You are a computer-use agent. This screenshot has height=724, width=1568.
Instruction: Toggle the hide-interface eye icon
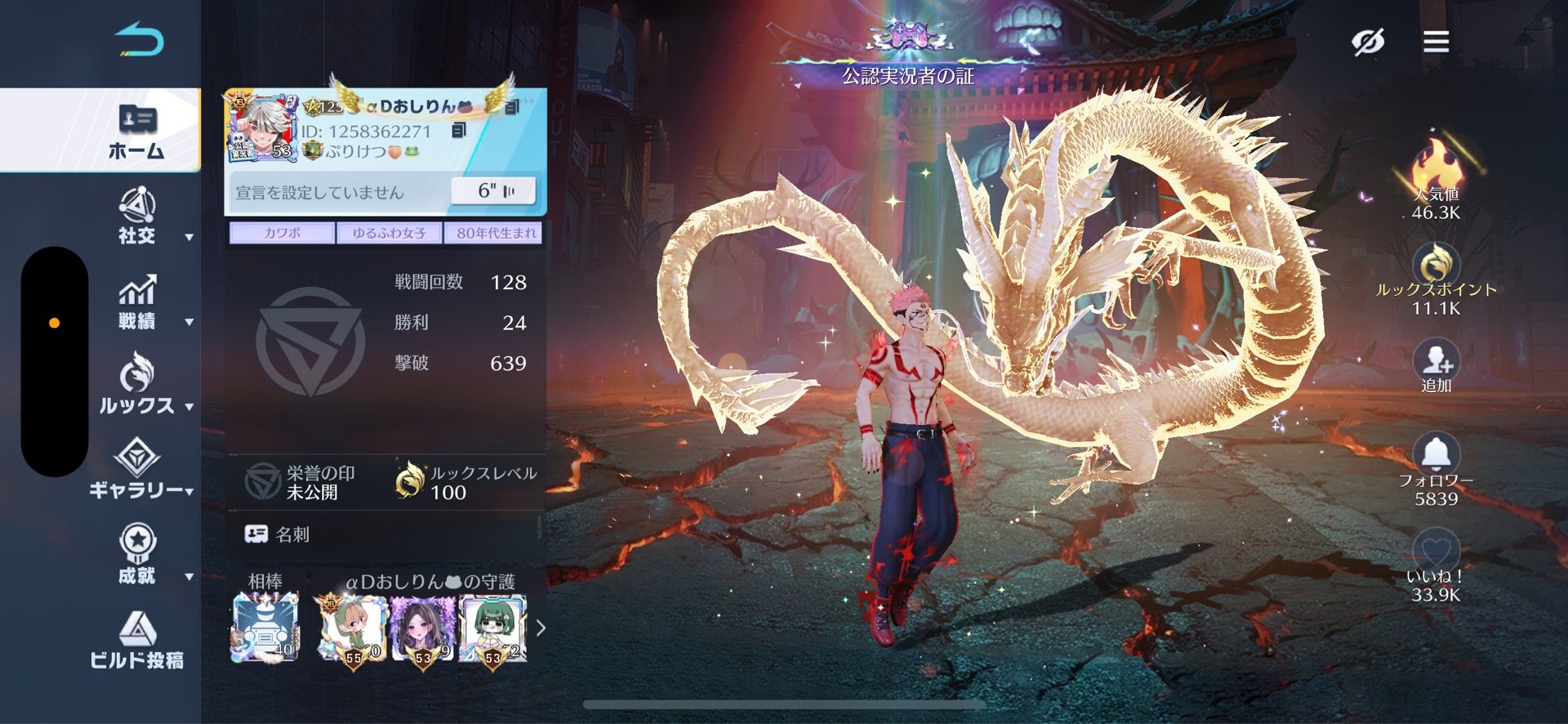click(1368, 41)
